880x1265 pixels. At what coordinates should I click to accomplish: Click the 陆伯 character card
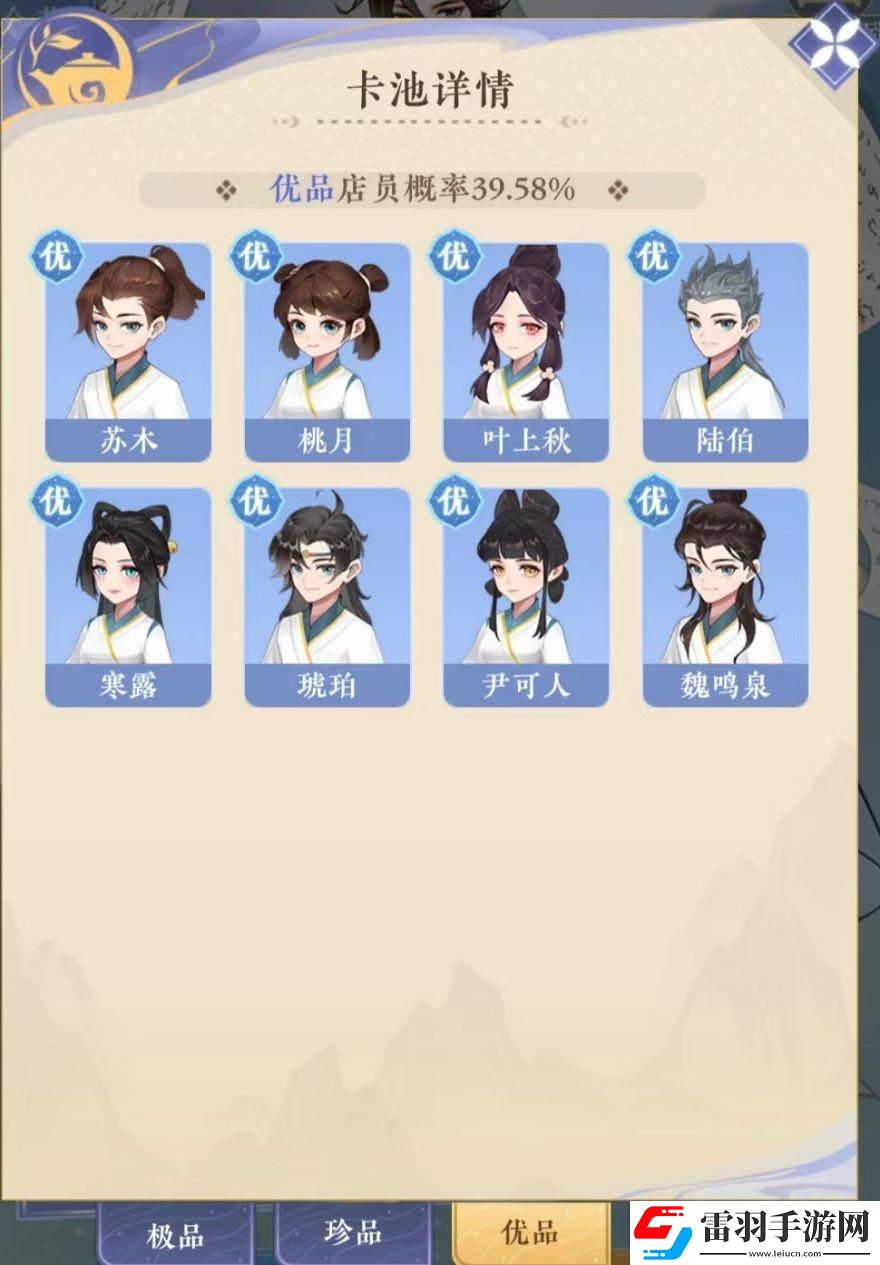coord(725,352)
